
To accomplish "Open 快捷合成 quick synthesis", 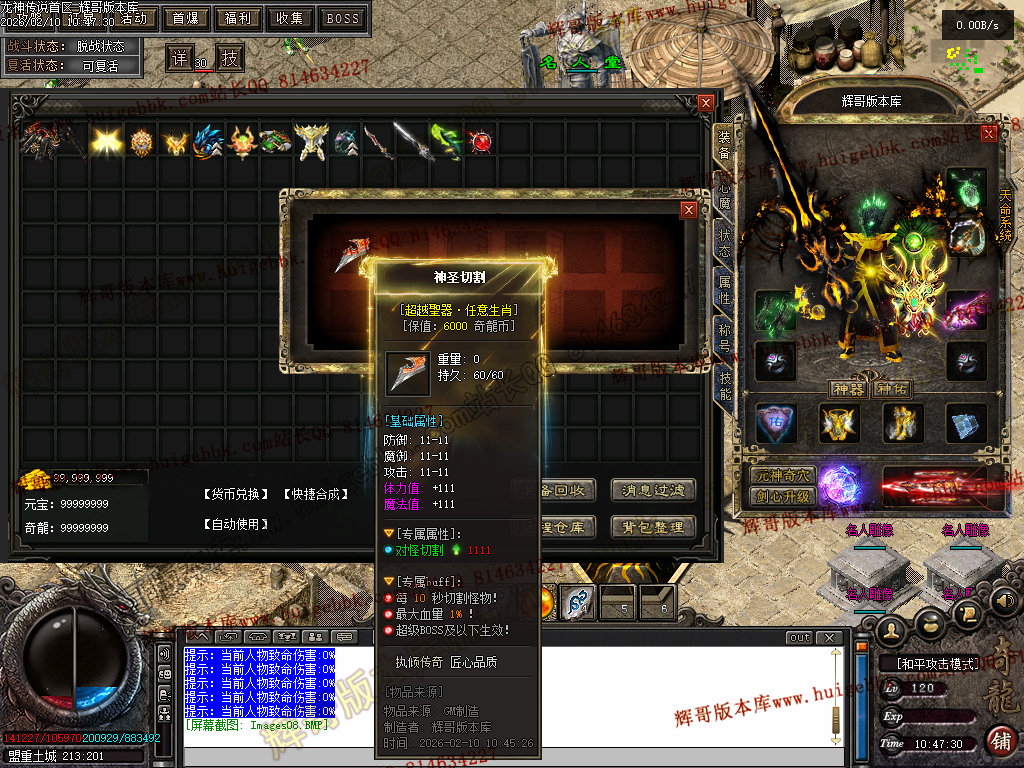I will point(313,494).
